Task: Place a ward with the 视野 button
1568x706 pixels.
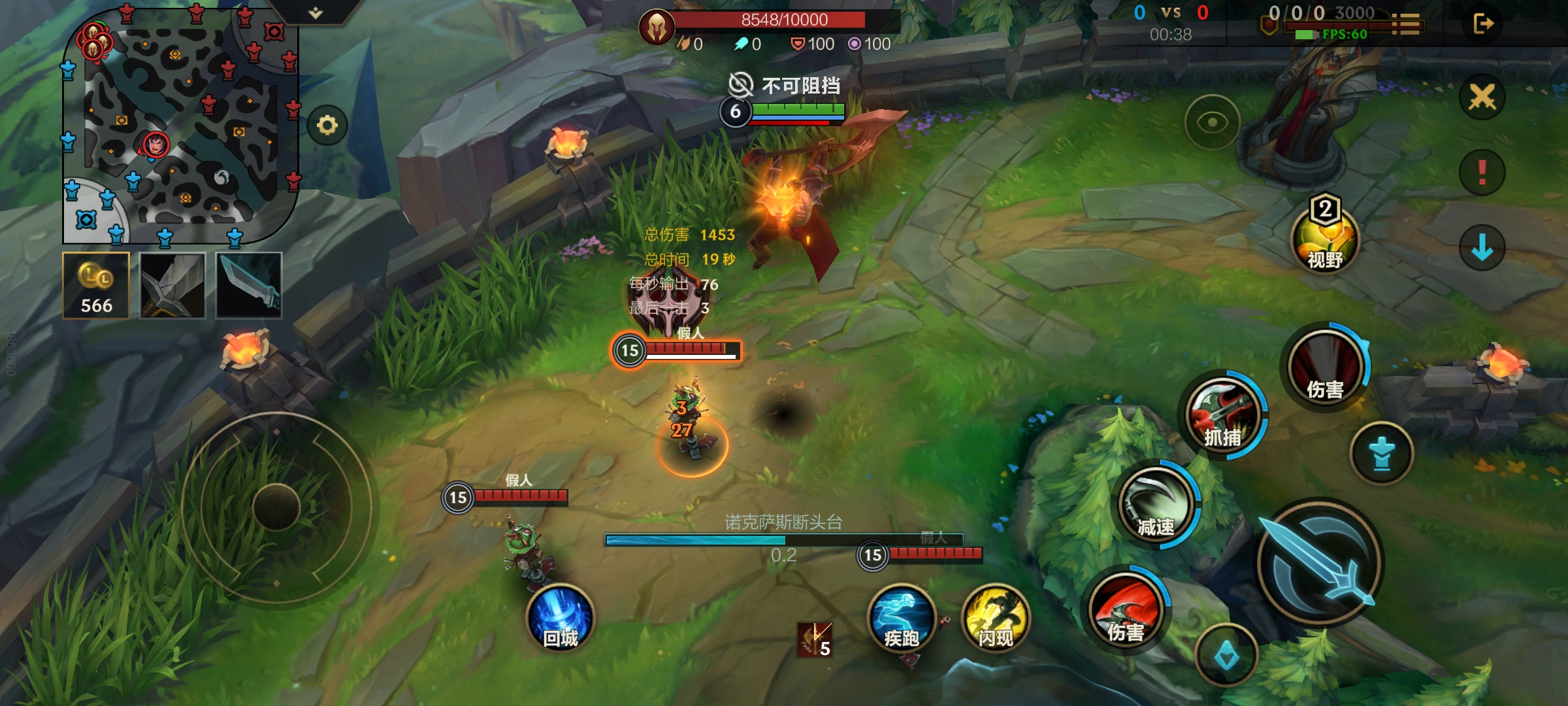Action: 1325,239
